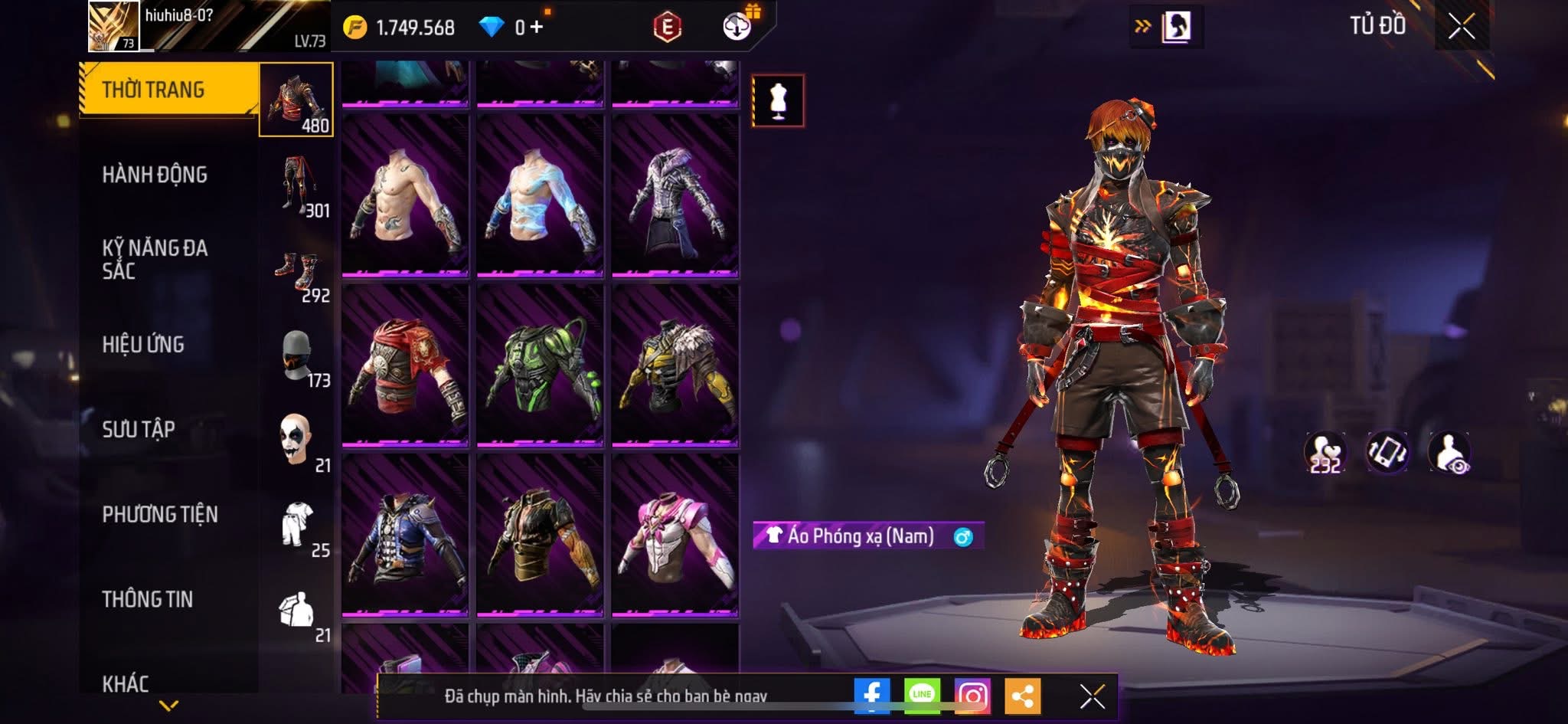Open the THÔNG TIN tab
The image size is (1568, 724).
point(148,599)
